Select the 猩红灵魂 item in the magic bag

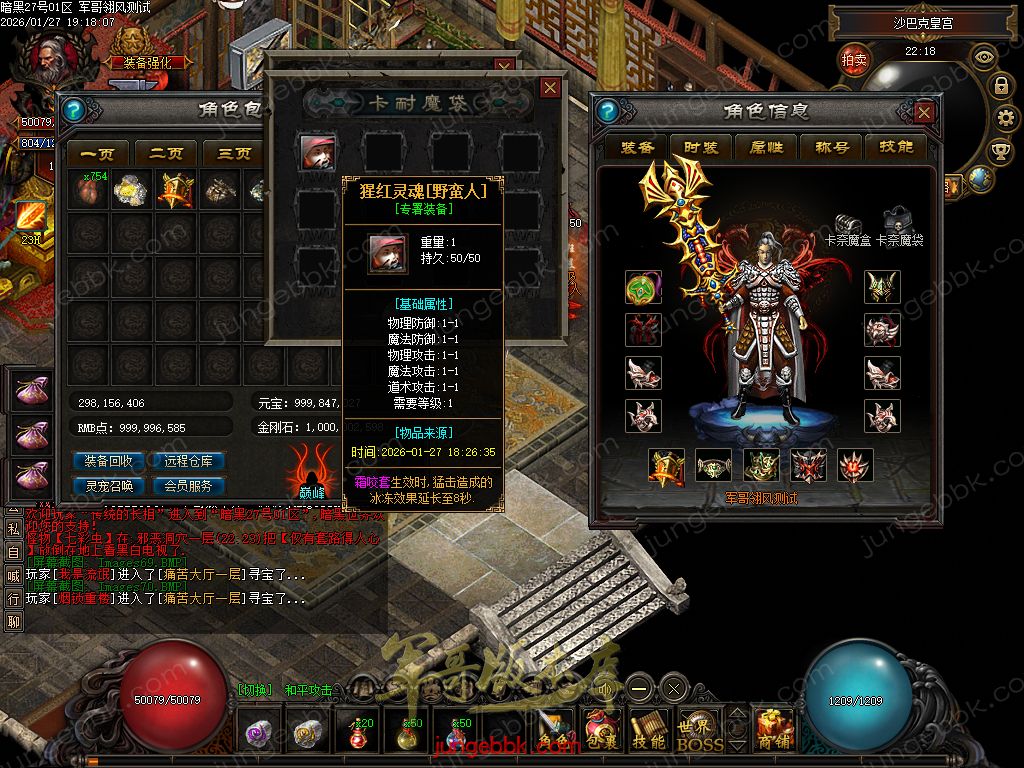[x=318, y=151]
